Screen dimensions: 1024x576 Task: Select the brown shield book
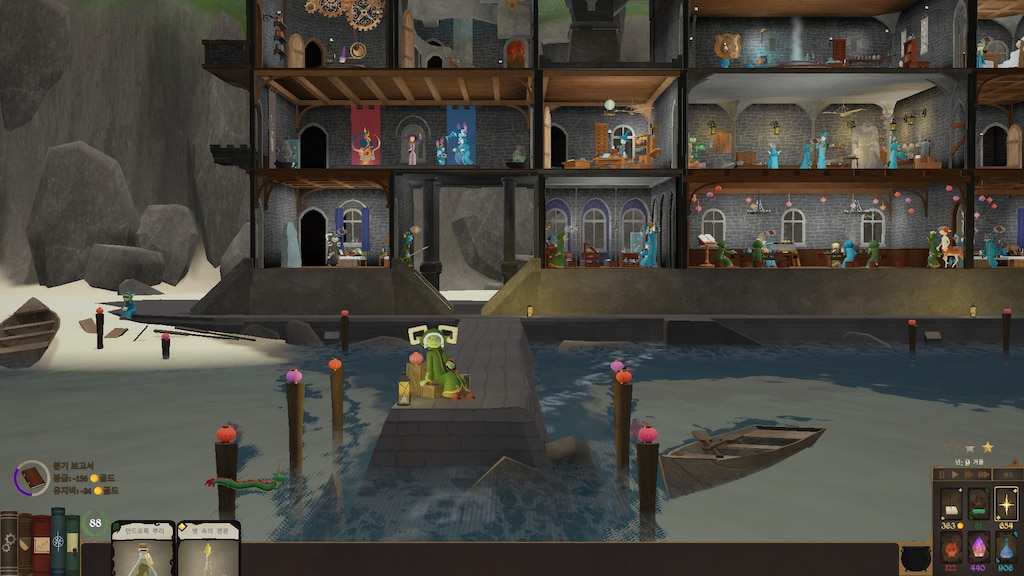[24, 543]
